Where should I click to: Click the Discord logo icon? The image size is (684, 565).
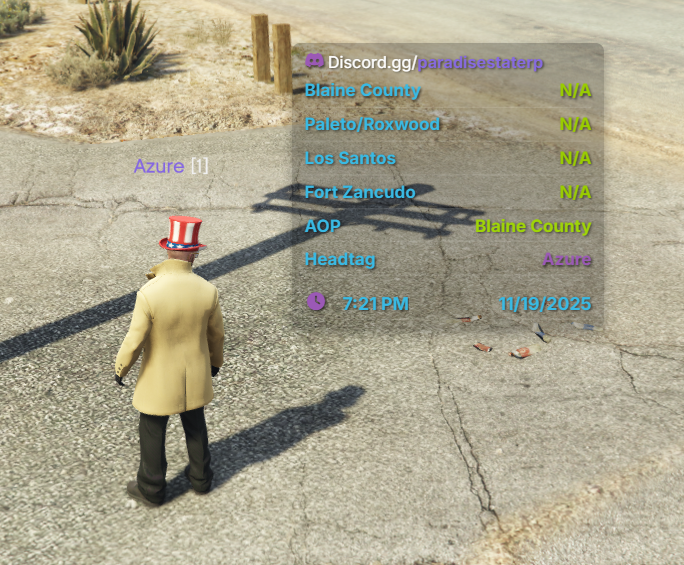[314, 61]
